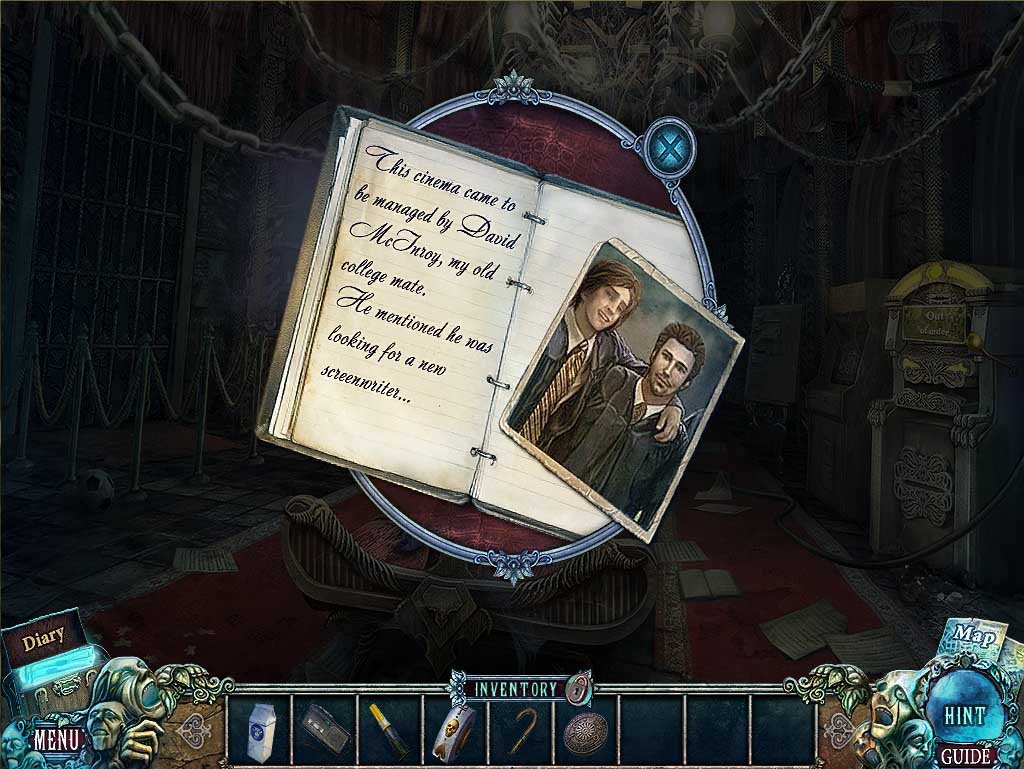Toggle the inventory padlock

click(578, 687)
